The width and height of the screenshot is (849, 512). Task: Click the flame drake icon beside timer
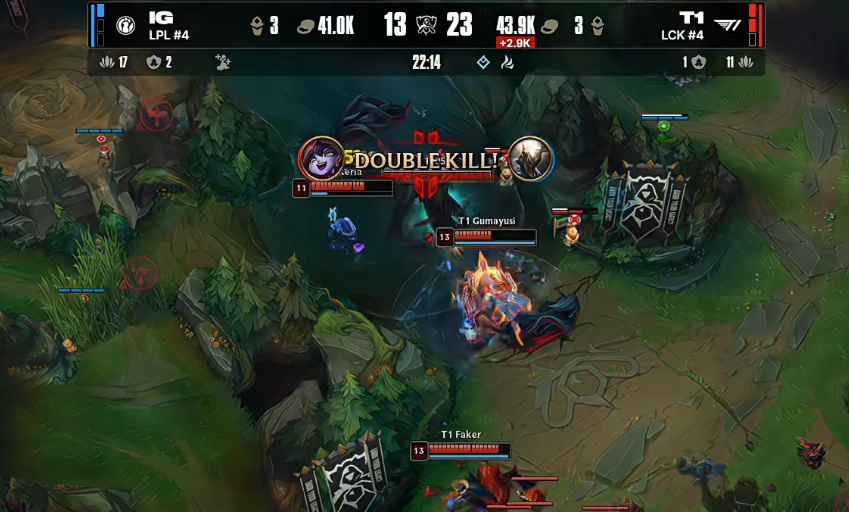pyautogui.click(x=507, y=62)
